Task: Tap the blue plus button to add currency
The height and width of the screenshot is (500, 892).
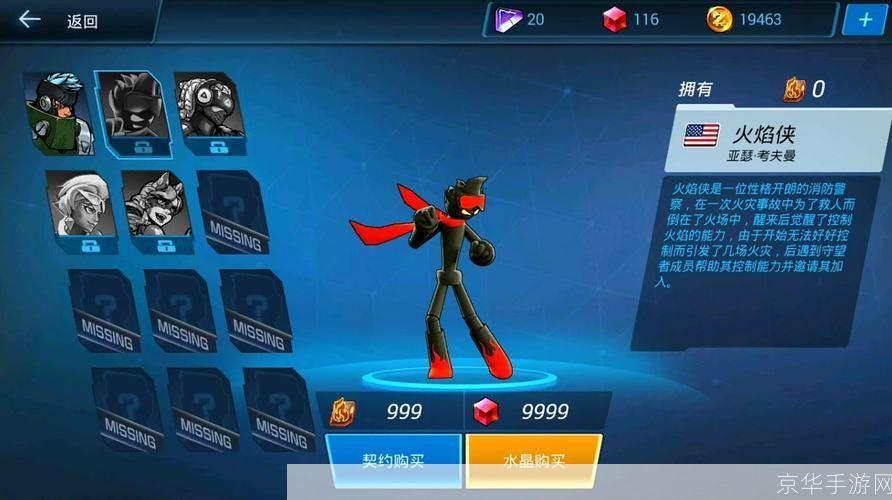Action: pos(863,19)
